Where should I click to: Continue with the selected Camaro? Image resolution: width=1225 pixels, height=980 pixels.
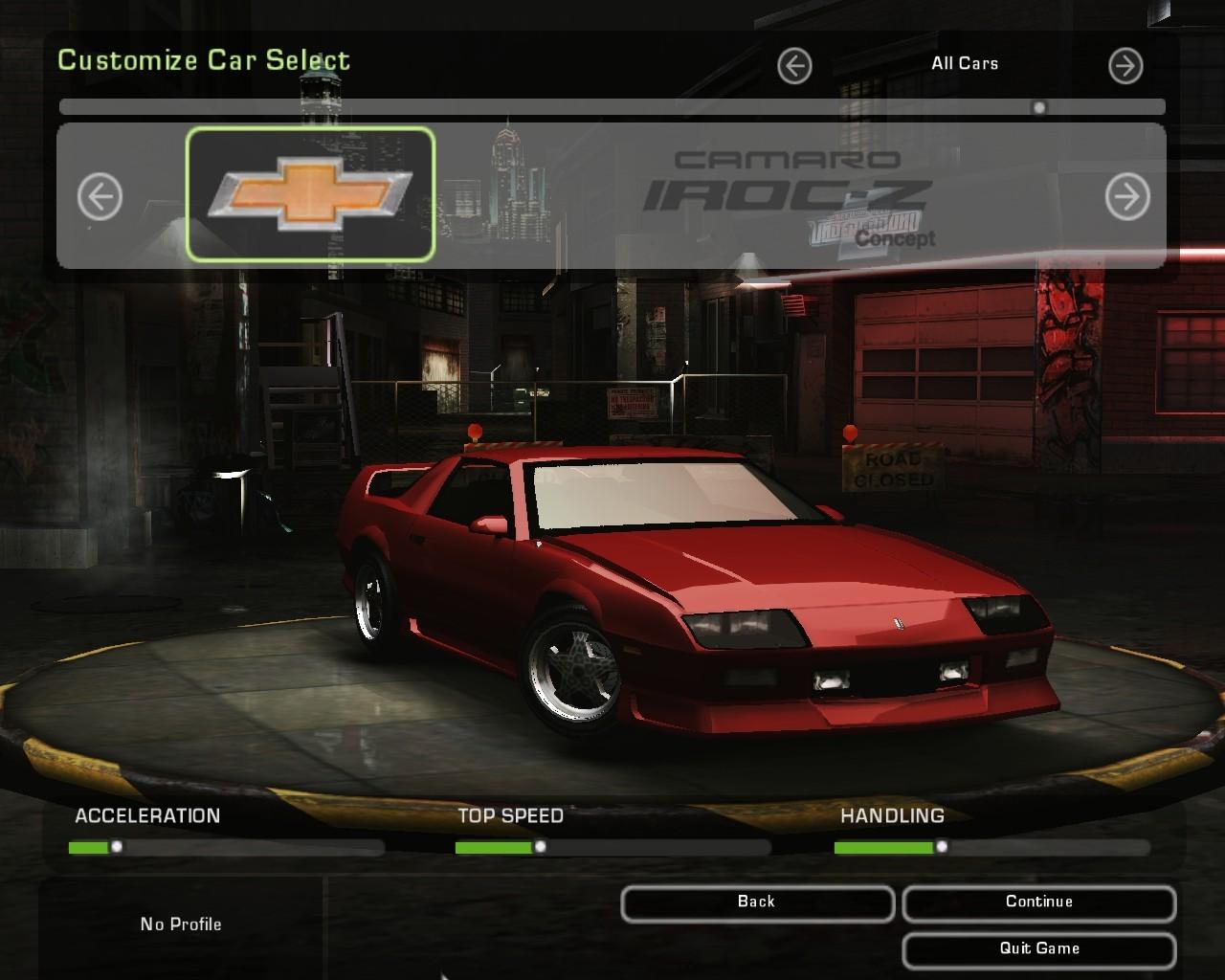(1038, 902)
